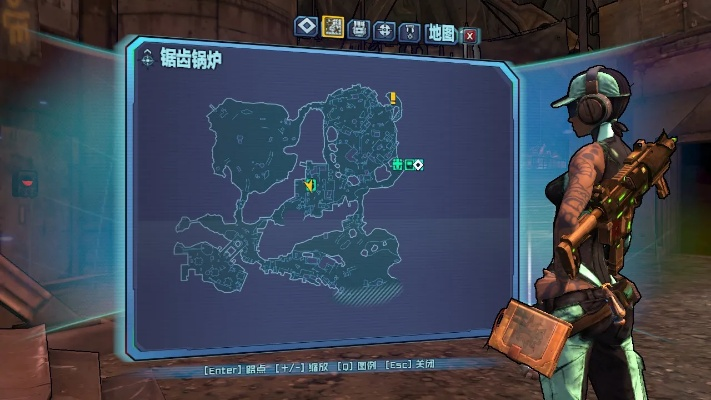Open the crosshair skills tab
Viewport: 711px width, 400px height.
pos(384,30)
